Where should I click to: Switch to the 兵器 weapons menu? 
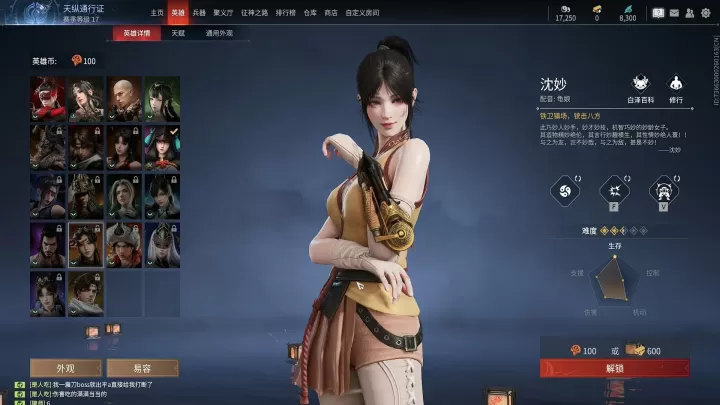tap(199, 13)
